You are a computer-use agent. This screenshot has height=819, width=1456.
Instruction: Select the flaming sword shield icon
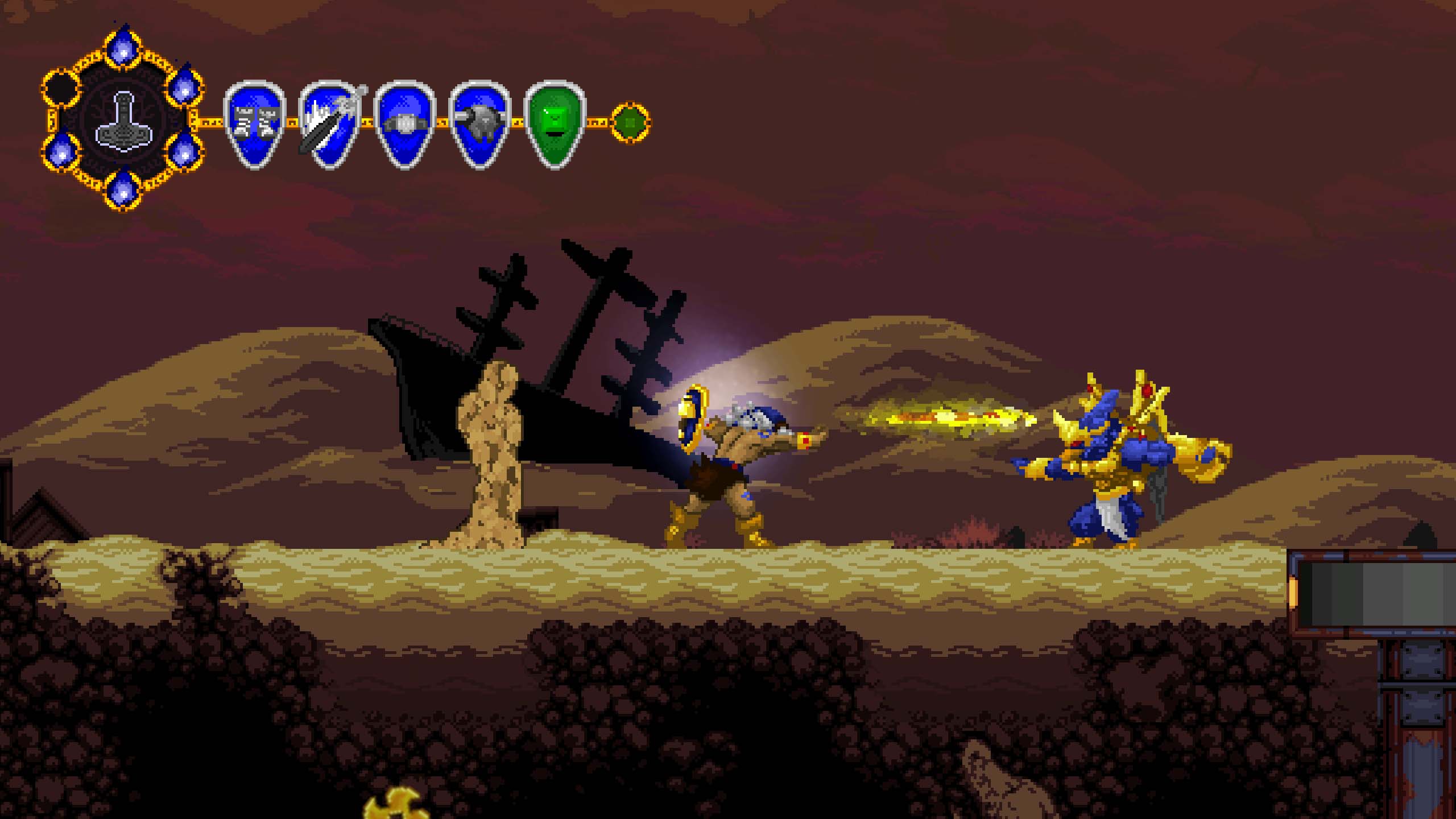click(329, 124)
